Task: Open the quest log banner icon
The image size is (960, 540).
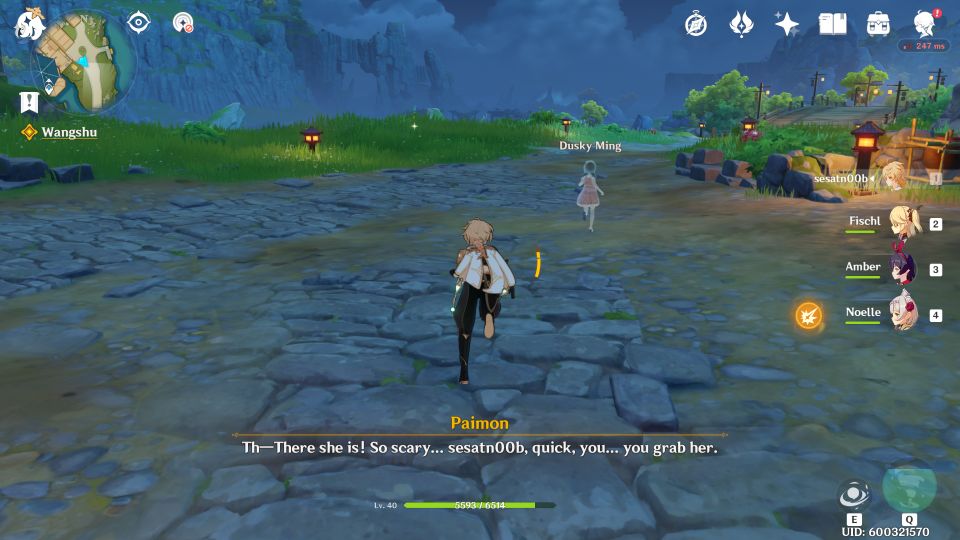Action: 29,101
